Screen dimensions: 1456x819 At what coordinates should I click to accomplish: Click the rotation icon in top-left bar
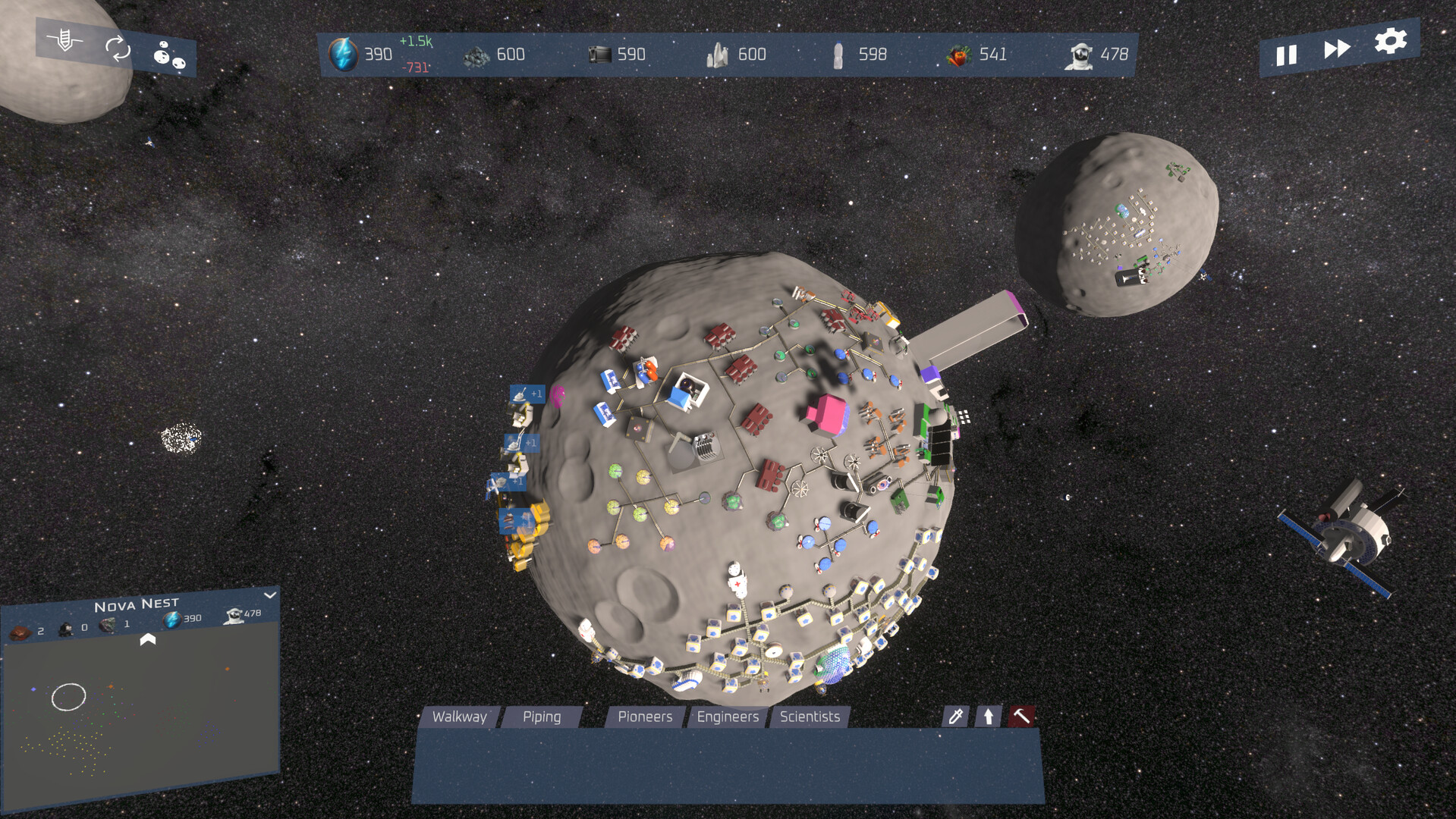coord(117,47)
